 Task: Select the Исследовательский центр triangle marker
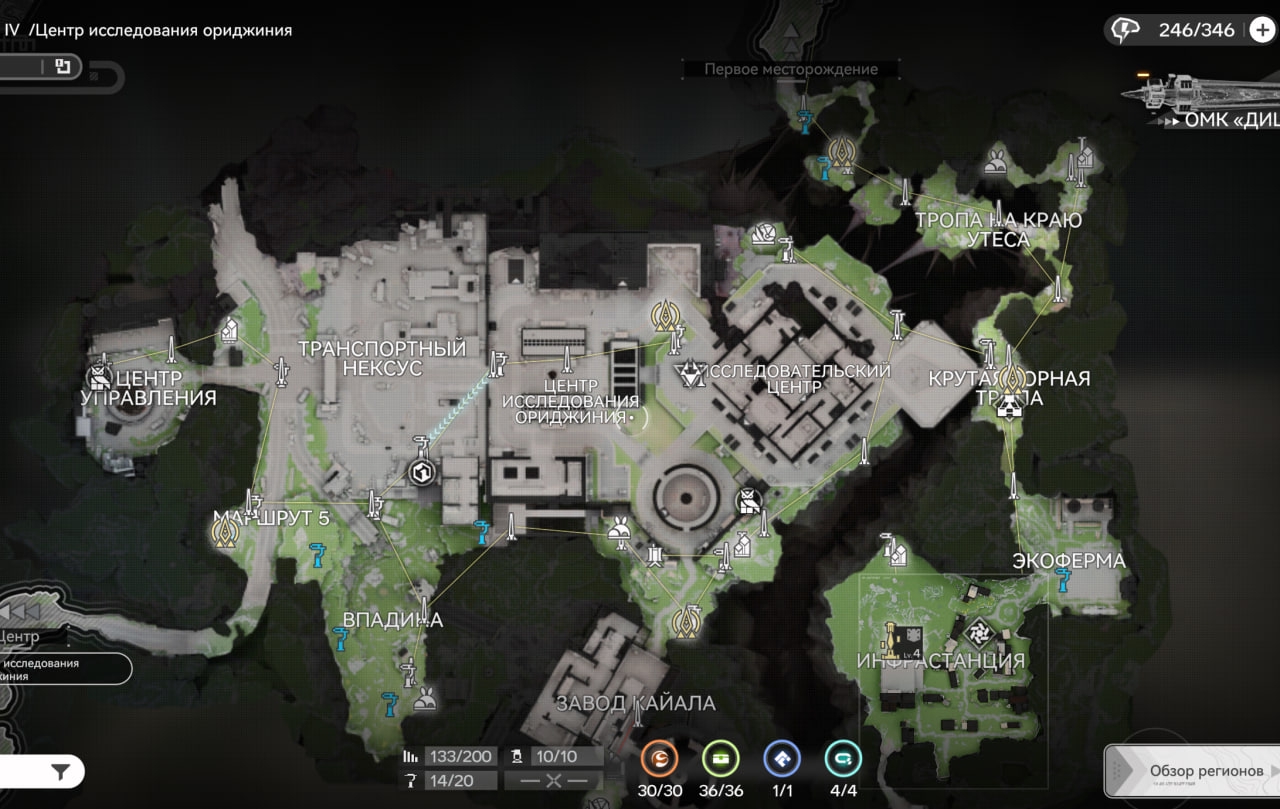(690, 374)
